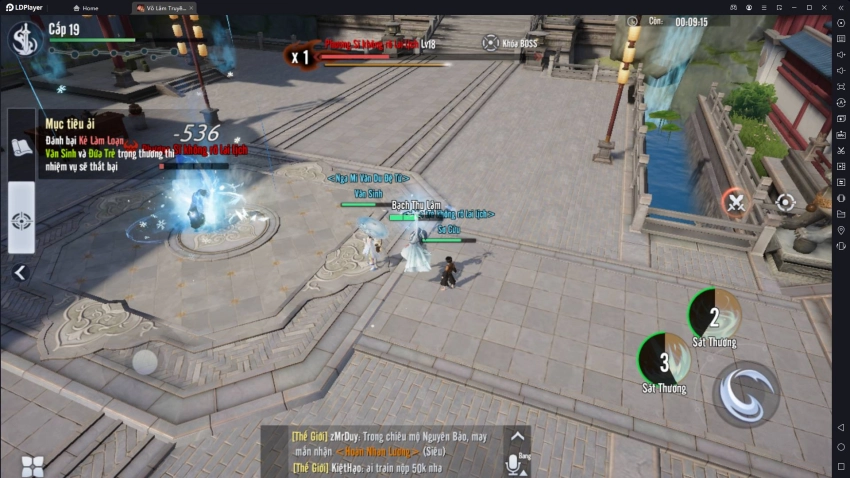This screenshot has width=850, height=478.
Task: Switch to the crosshair target tab
Action: point(21,220)
